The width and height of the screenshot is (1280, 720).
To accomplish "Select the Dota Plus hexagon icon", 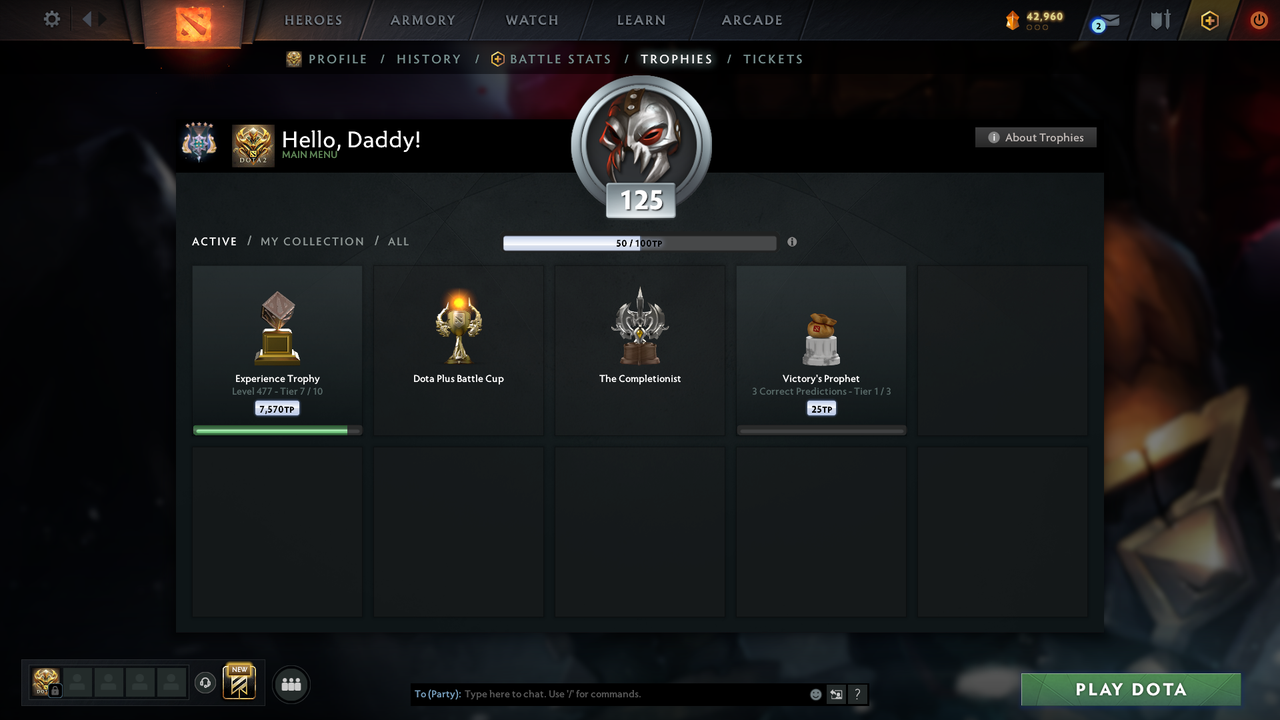I will [x=1209, y=20].
